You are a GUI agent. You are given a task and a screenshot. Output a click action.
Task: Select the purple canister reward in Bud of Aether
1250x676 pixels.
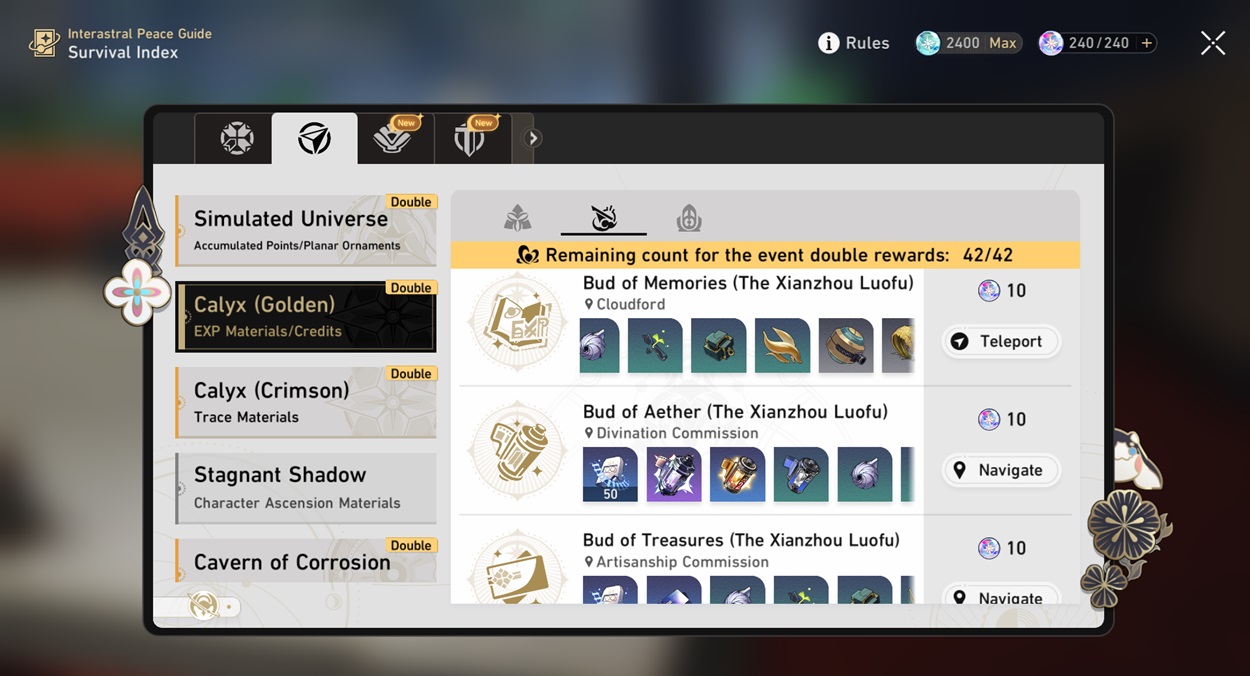click(x=674, y=474)
